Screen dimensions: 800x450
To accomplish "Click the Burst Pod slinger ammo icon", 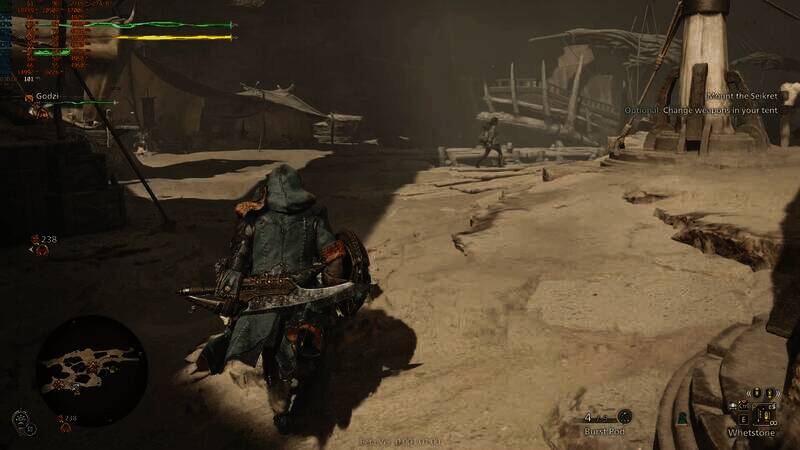I will [625, 416].
